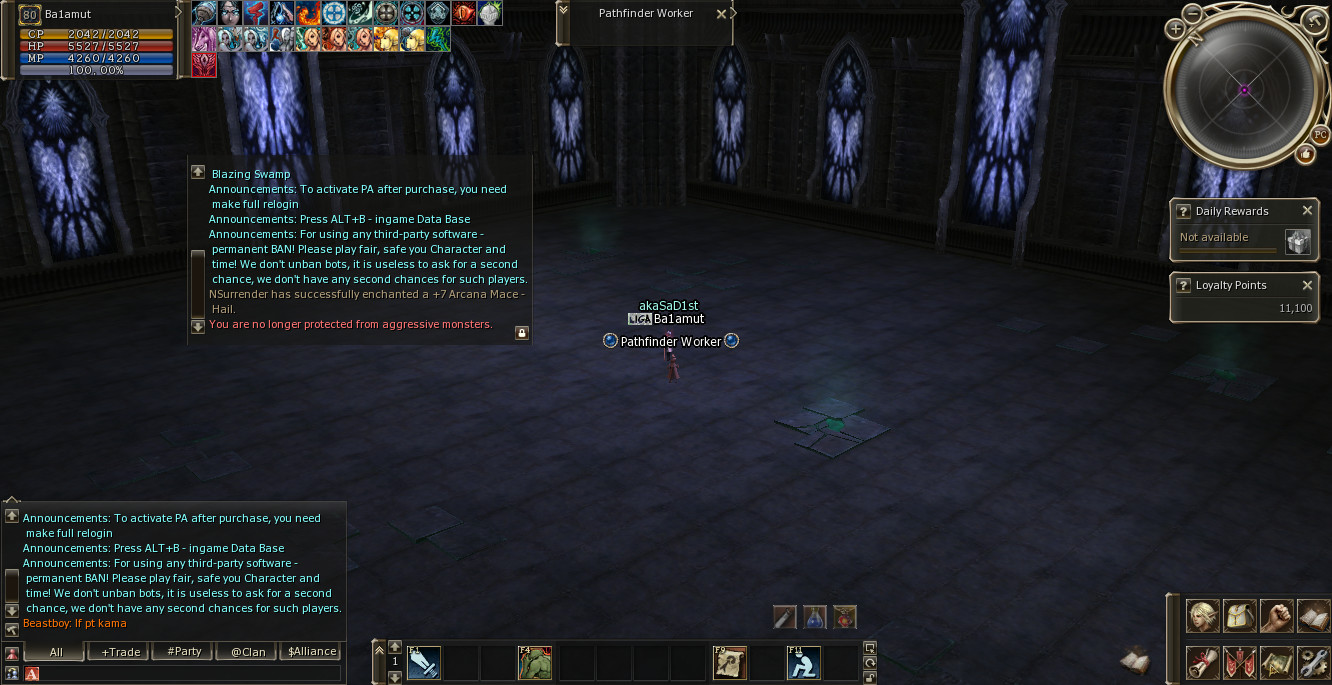Screen dimensions: 1332x685
Task: Zoom in the radar minimap
Action: (x=1175, y=29)
